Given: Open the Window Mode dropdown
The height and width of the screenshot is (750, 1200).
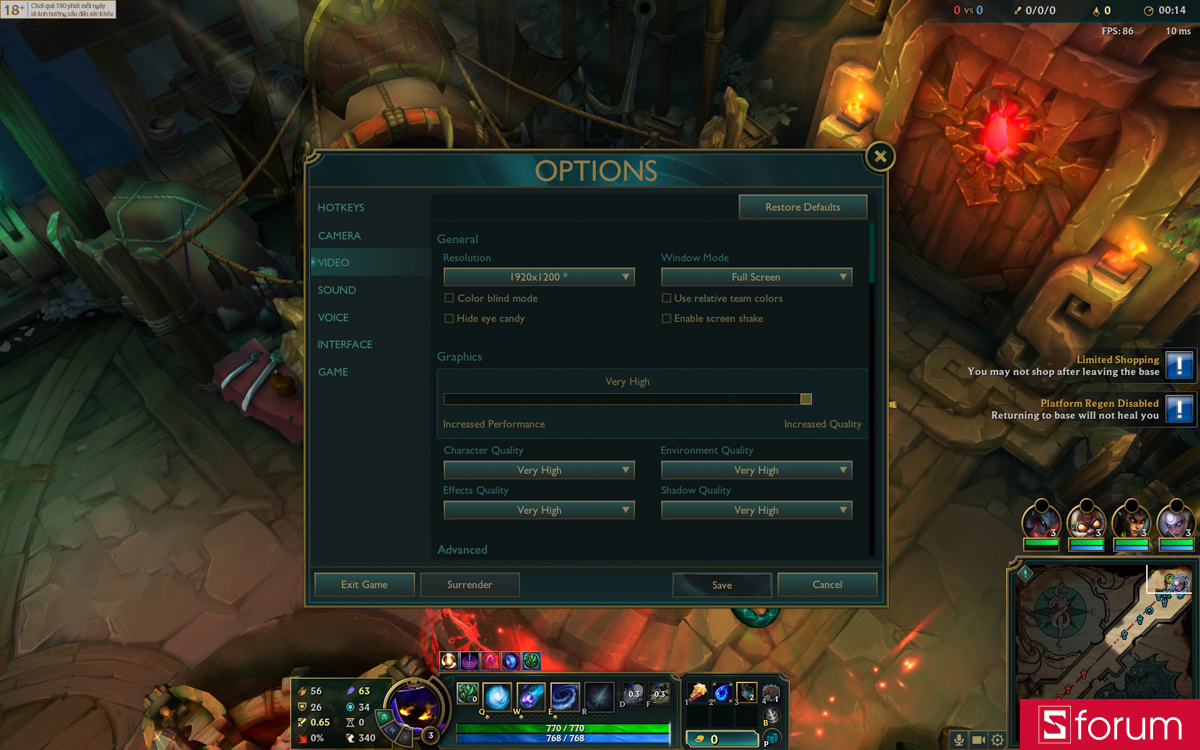Looking at the screenshot, I should tap(756, 277).
